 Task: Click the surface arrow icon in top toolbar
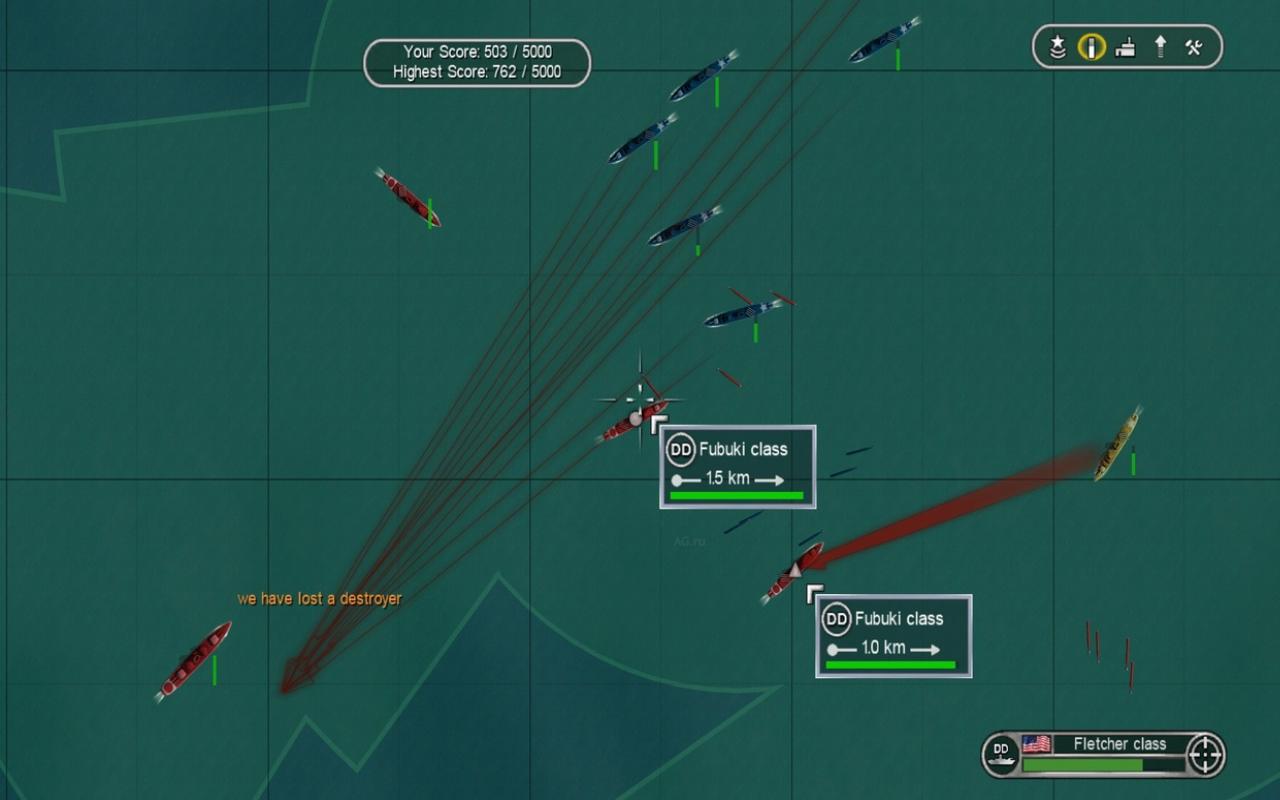(x=1161, y=46)
